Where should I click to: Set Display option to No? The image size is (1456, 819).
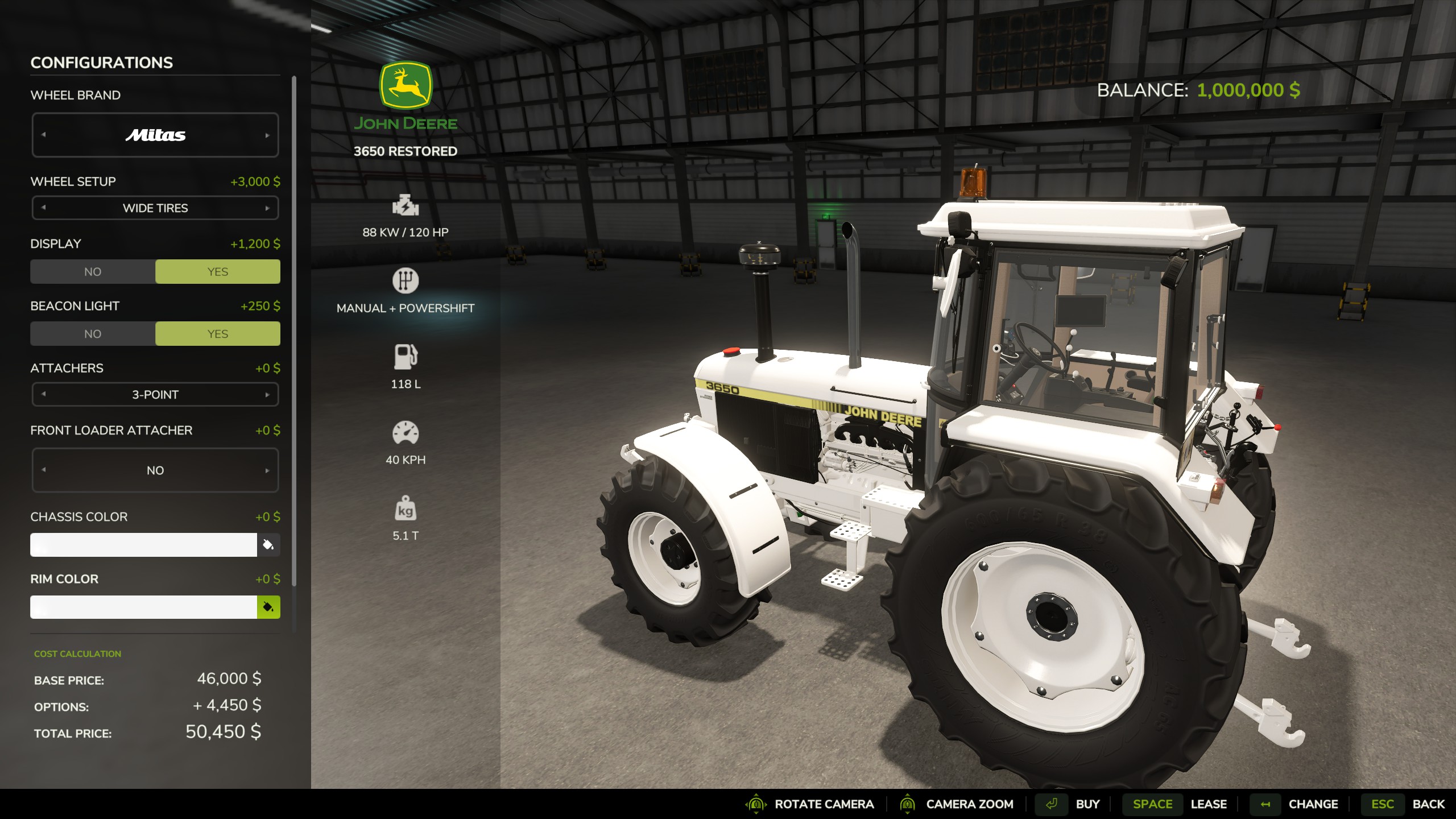pos(93,272)
